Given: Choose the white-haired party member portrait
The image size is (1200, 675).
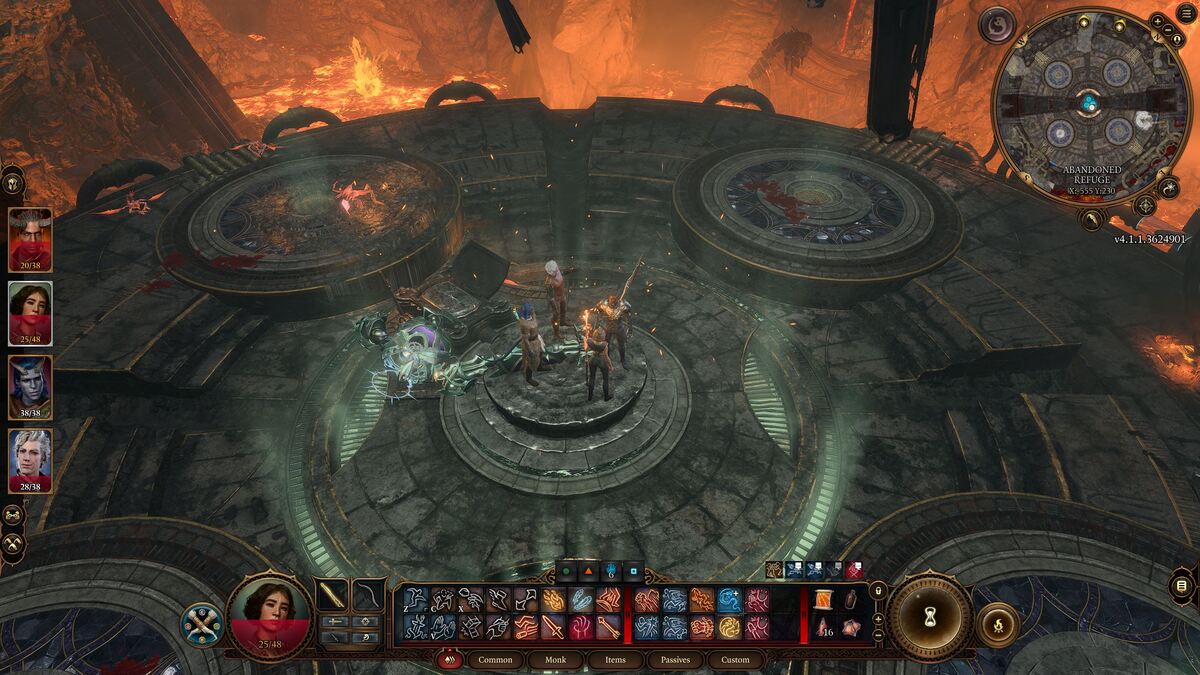Looking at the screenshot, I should point(29,461).
